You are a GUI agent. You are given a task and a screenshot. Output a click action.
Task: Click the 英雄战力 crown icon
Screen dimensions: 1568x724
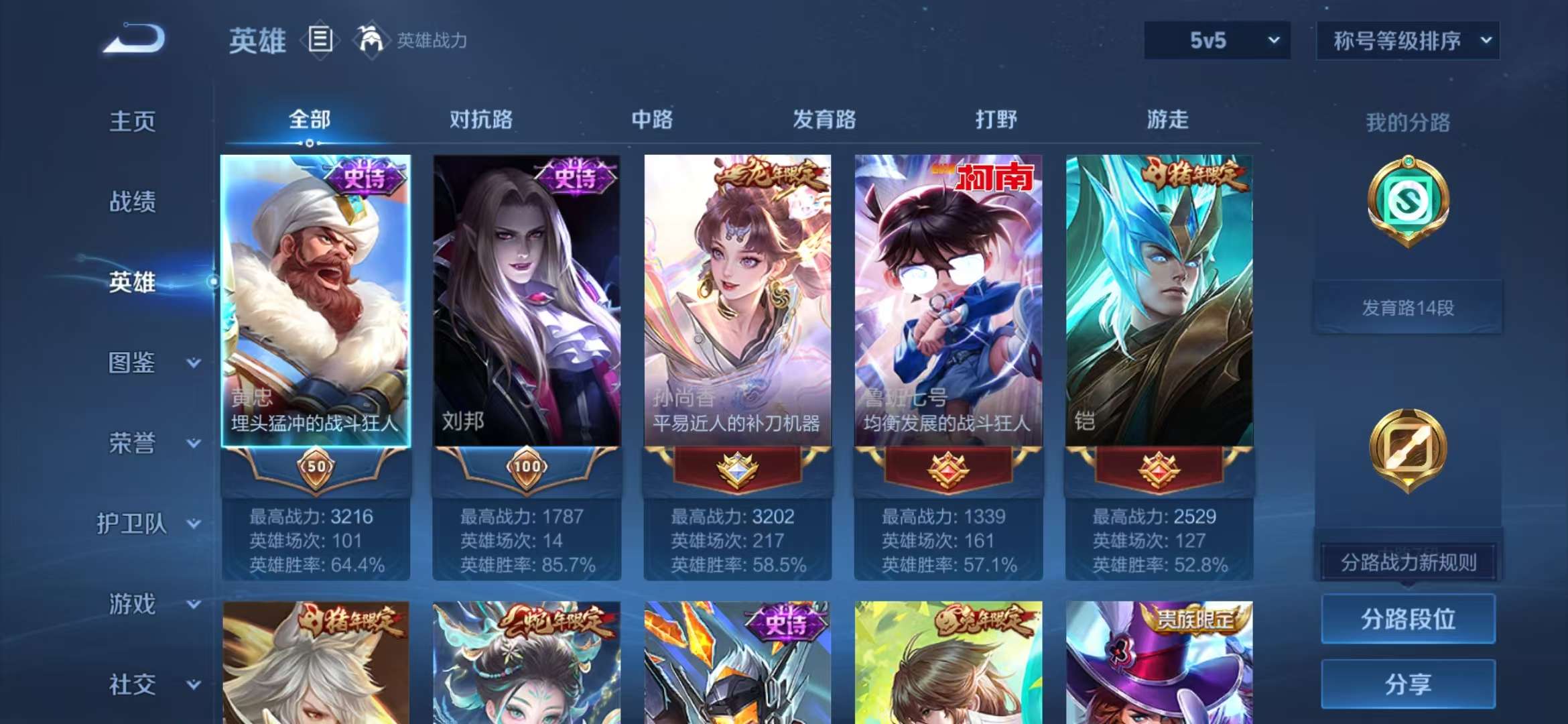372,39
